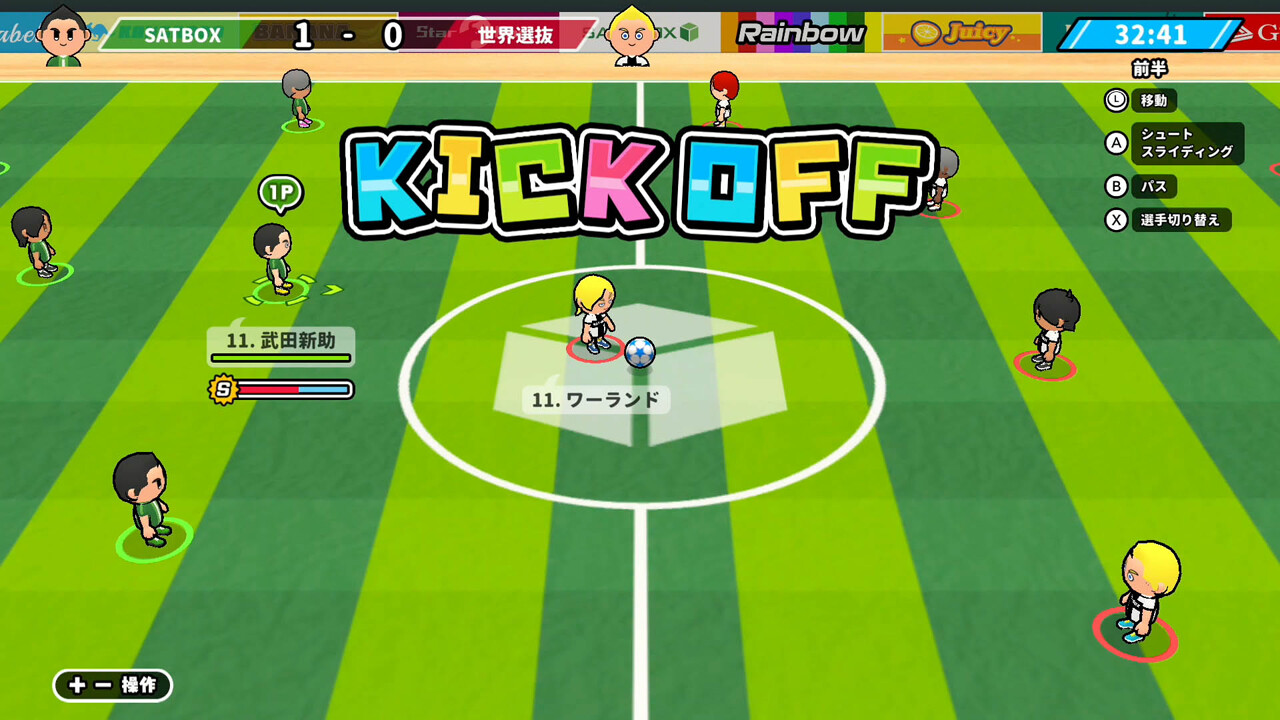Click the player name tag 11. ワーランド
Image resolution: width=1280 pixels, height=720 pixels.
point(595,399)
